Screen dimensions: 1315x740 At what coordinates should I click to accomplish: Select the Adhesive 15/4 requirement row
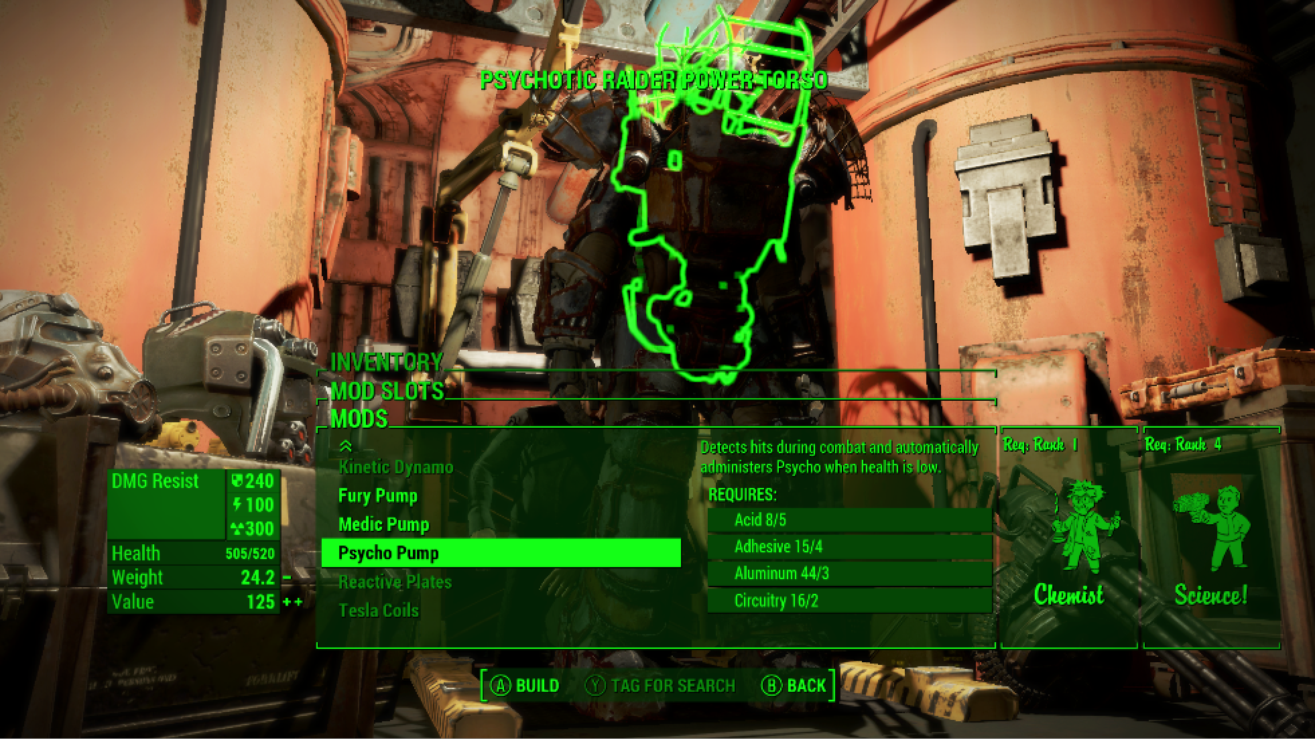(x=849, y=547)
